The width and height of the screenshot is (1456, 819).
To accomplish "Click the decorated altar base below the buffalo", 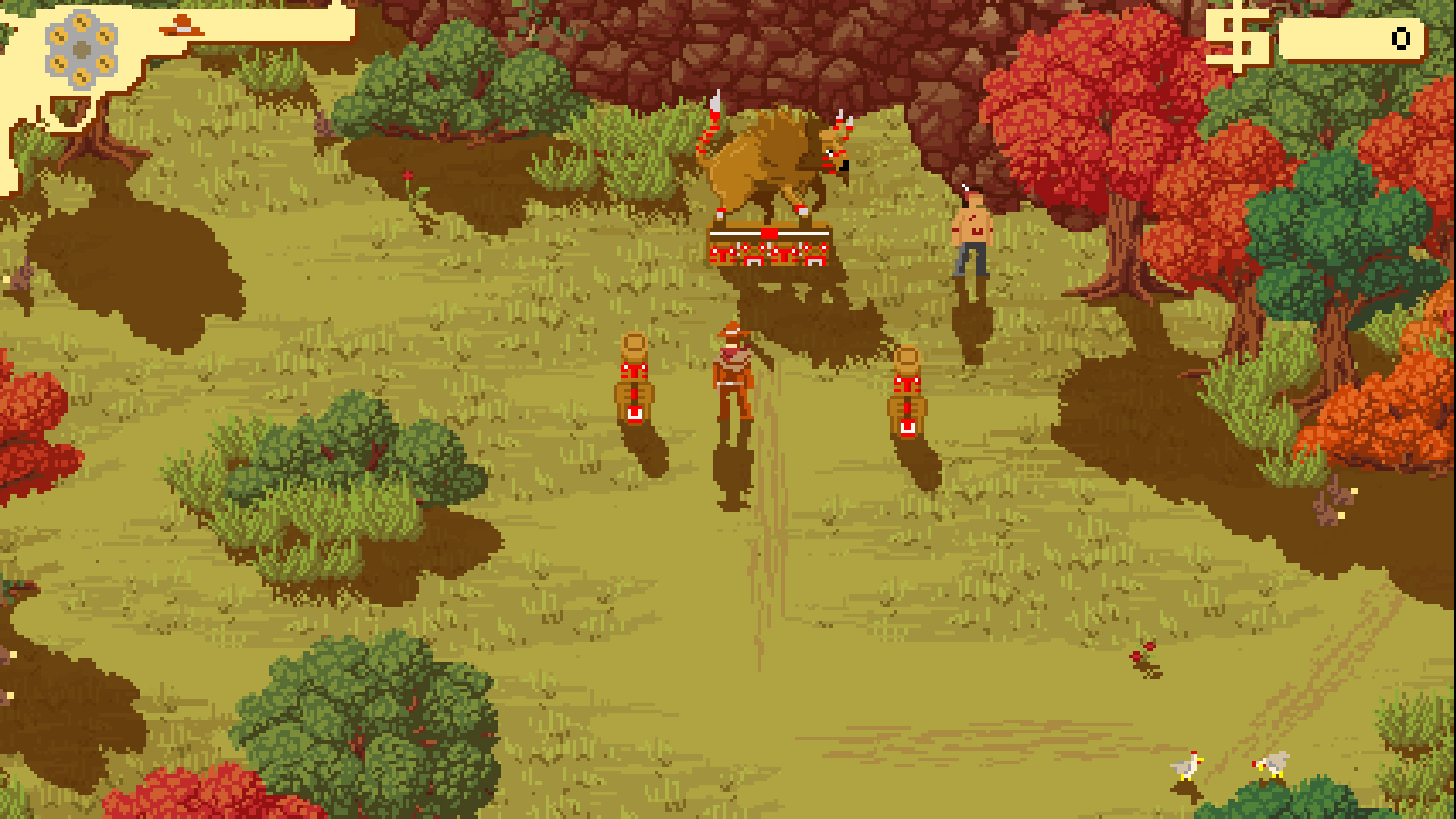I will (x=767, y=250).
